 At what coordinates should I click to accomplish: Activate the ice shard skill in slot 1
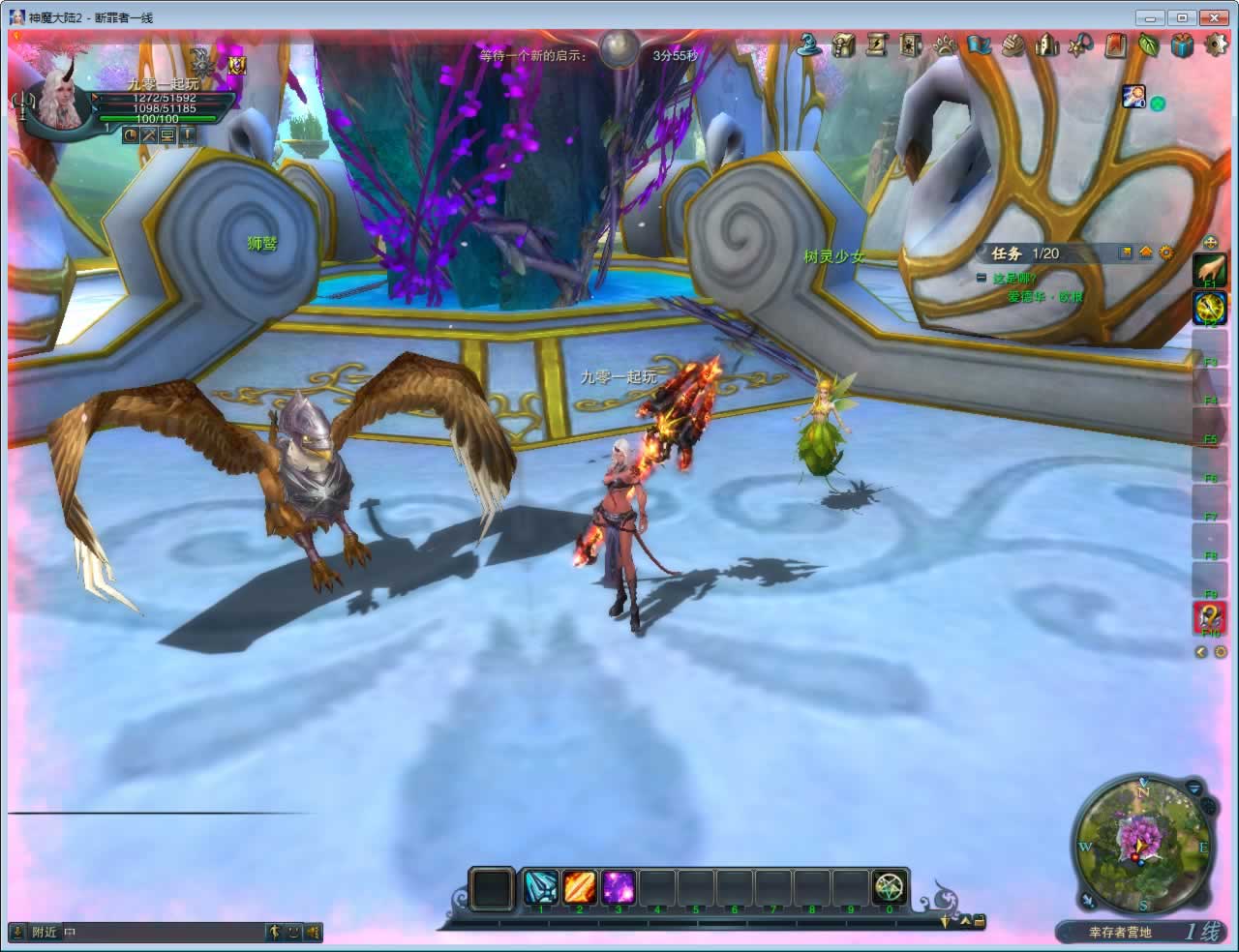(x=540, y=887)
